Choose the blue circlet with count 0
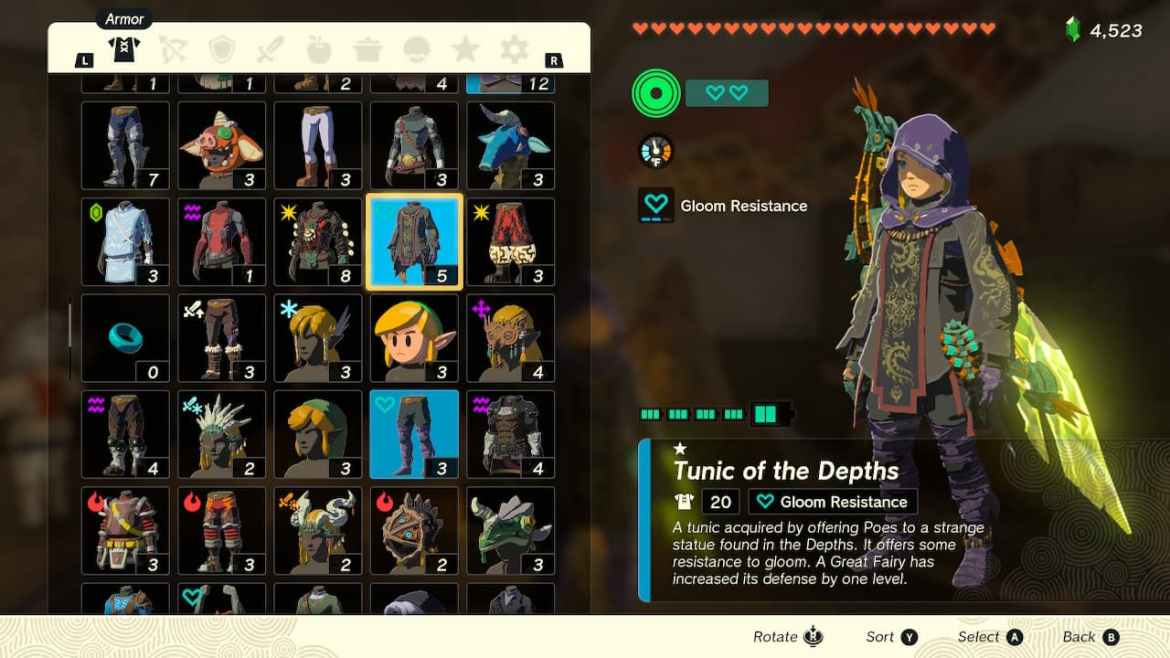1170x658 pixels. [126, 338]
